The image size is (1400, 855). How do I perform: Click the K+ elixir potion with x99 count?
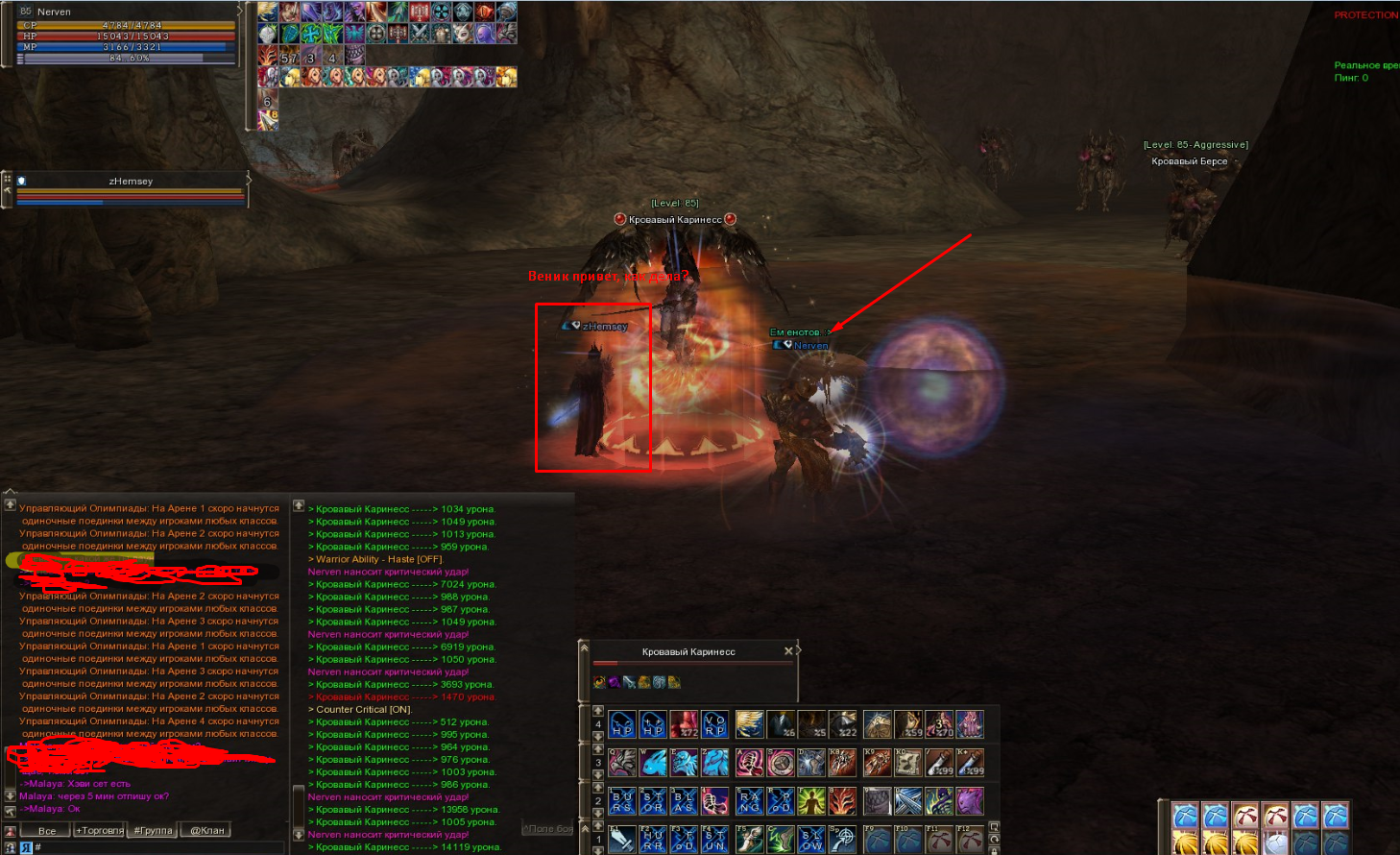(x=971, y=762)
